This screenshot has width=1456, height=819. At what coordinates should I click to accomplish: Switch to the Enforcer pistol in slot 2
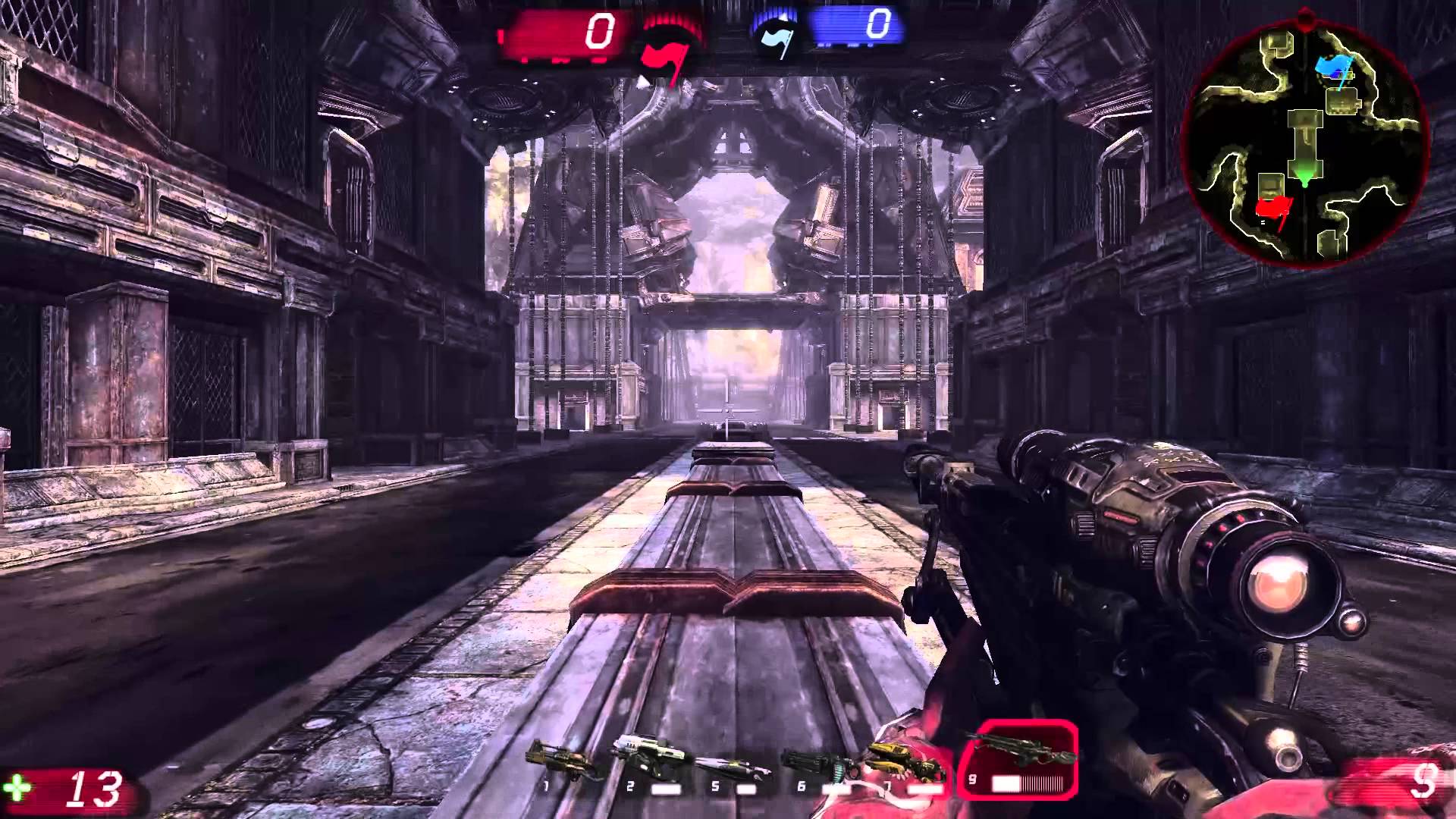click(649, 761)
